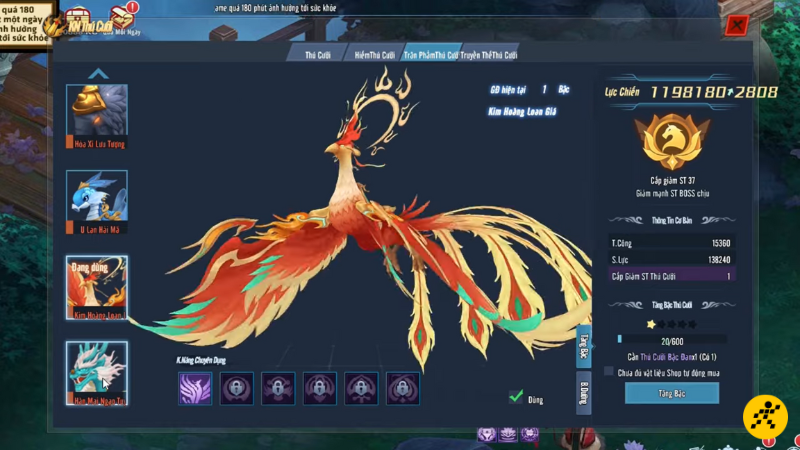This screenshot has width=800, height=450.
Task: Switch to the Truyền Thế Thú Cưỡi tab
Action: [x=489, y=54]
